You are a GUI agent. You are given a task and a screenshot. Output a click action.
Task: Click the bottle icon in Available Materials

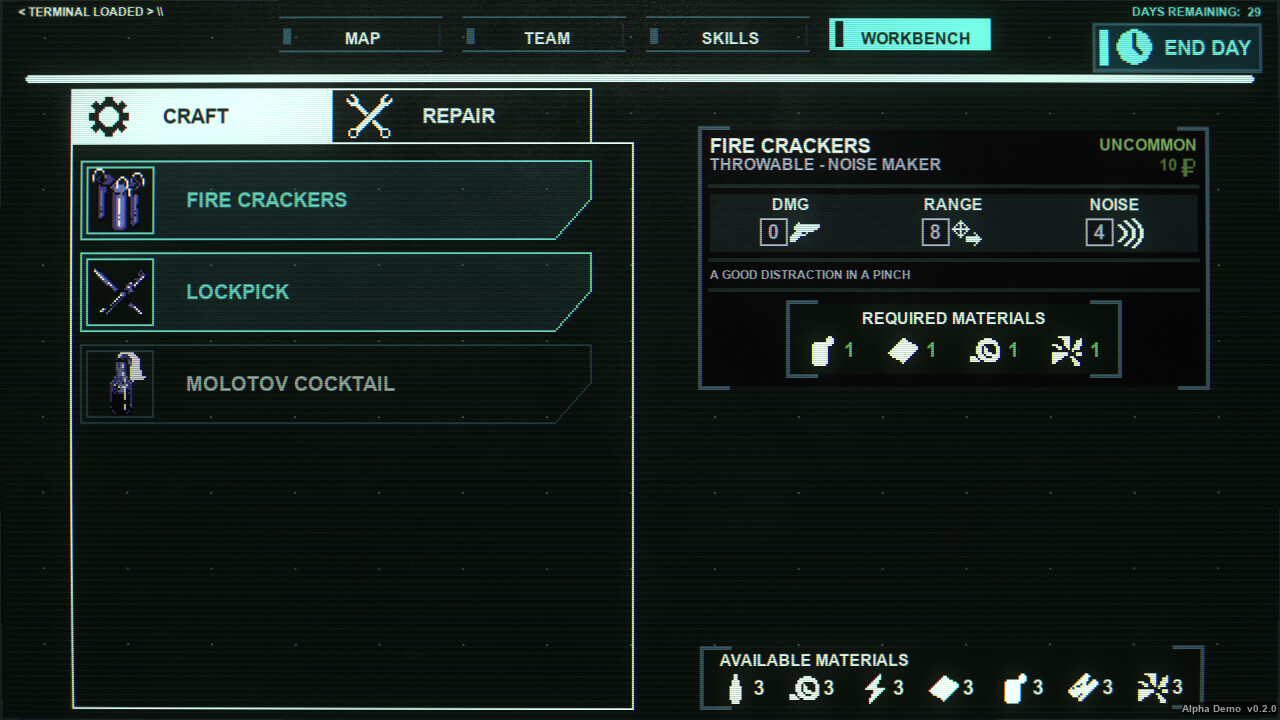pos(735,687)
